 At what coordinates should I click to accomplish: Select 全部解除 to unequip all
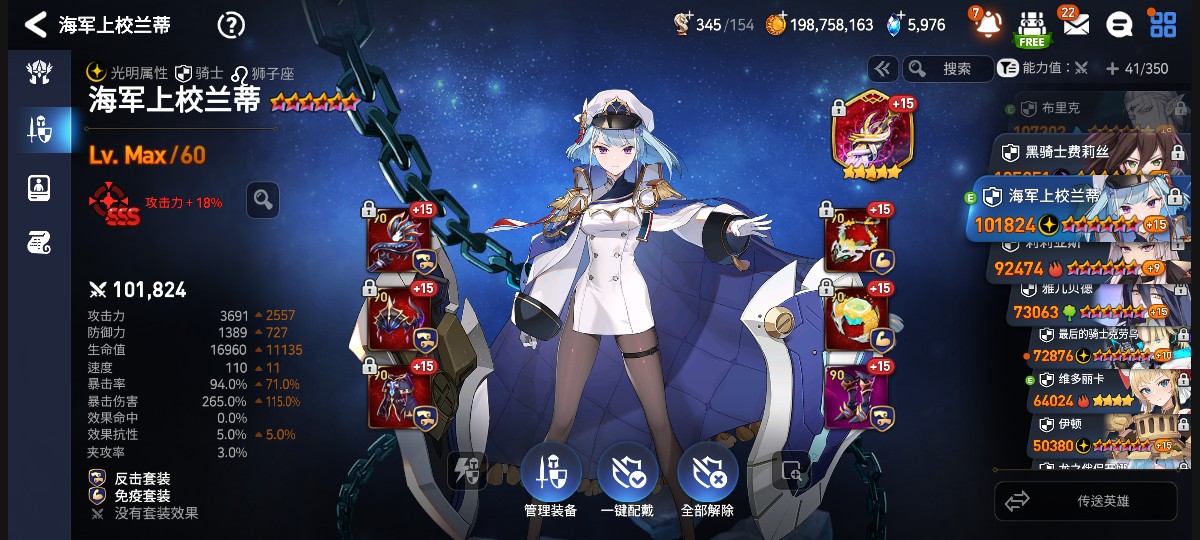707,480
